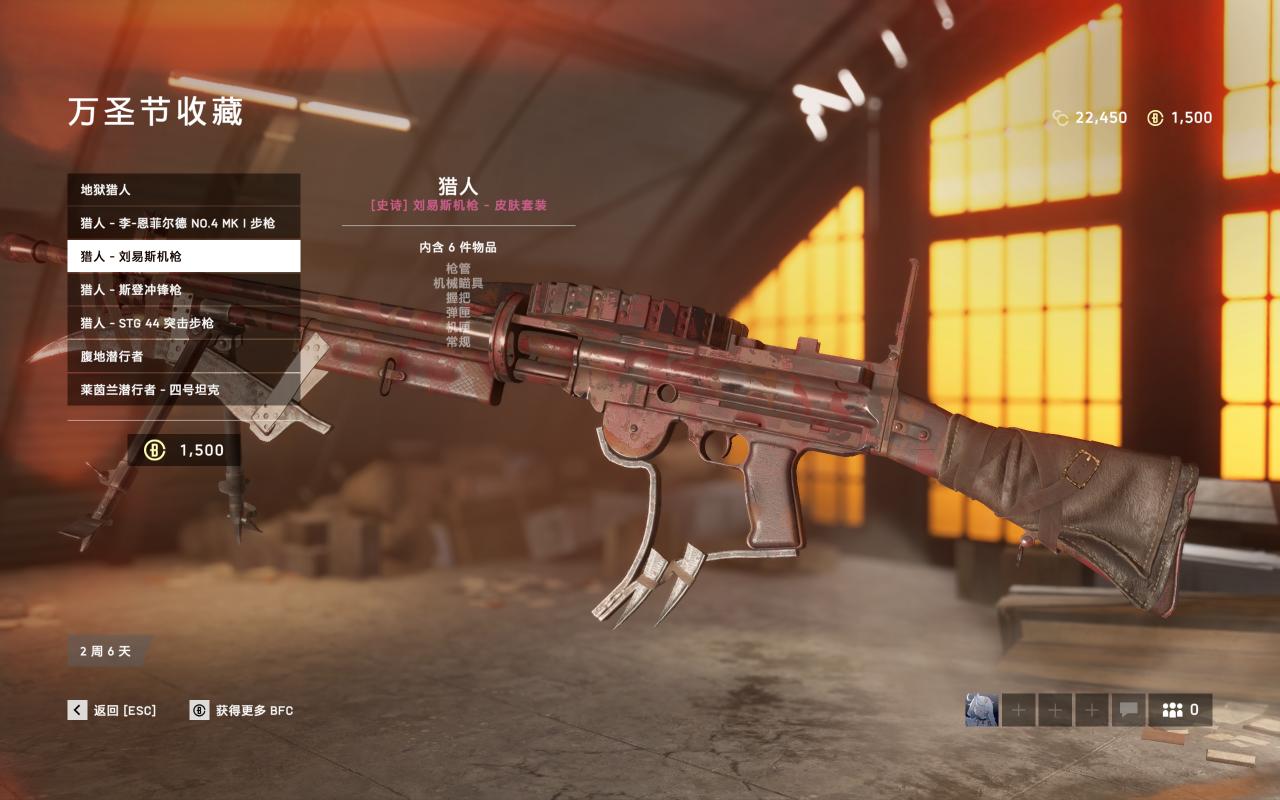Buy the skin for 1,500 BFC

tap(184, 450)
